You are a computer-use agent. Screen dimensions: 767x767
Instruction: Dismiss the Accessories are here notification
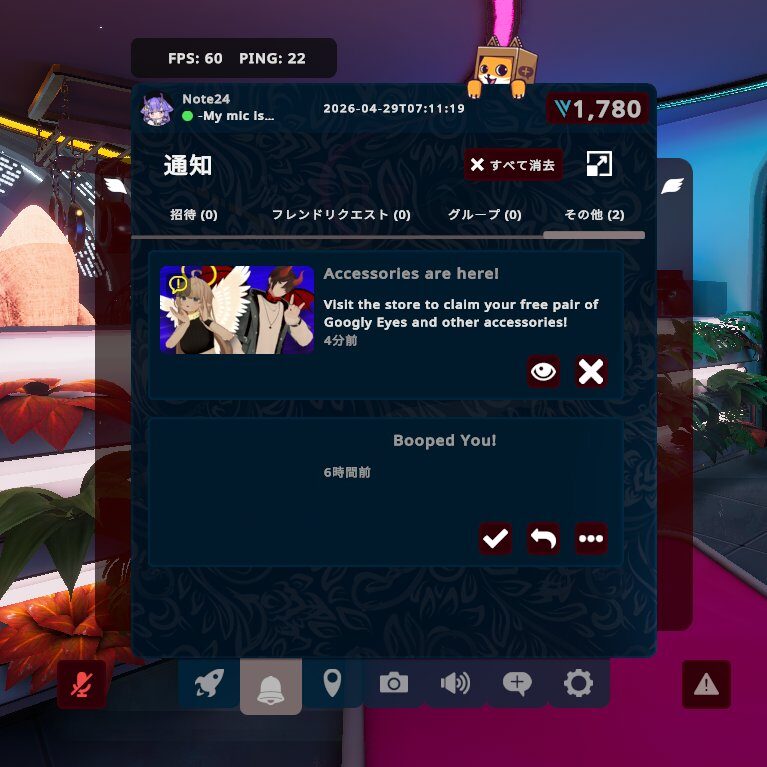591,372
